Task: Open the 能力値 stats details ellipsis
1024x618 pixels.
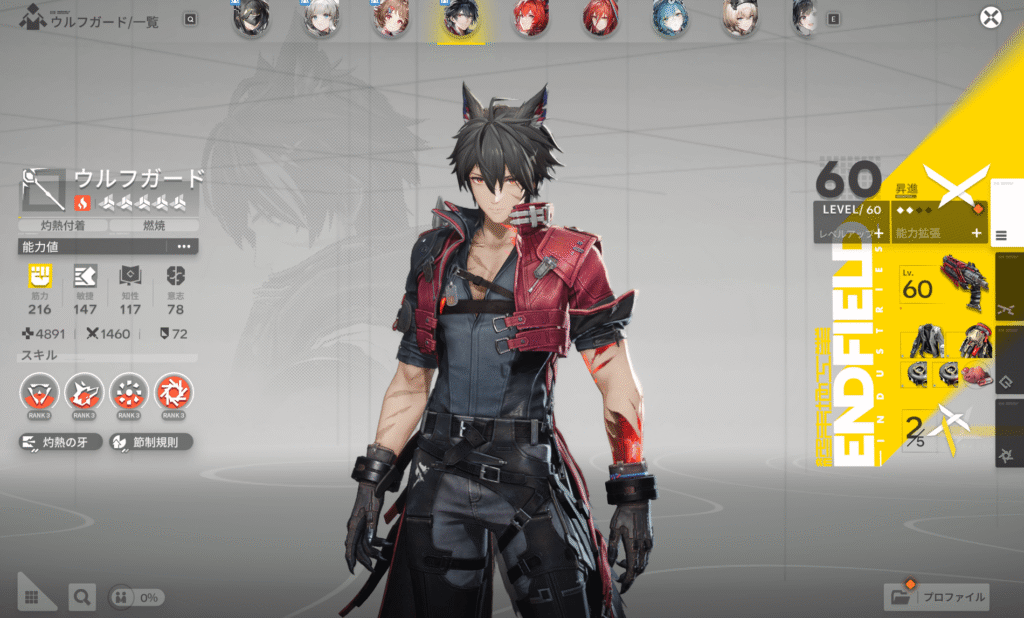Action: click(x=184, y=246)
